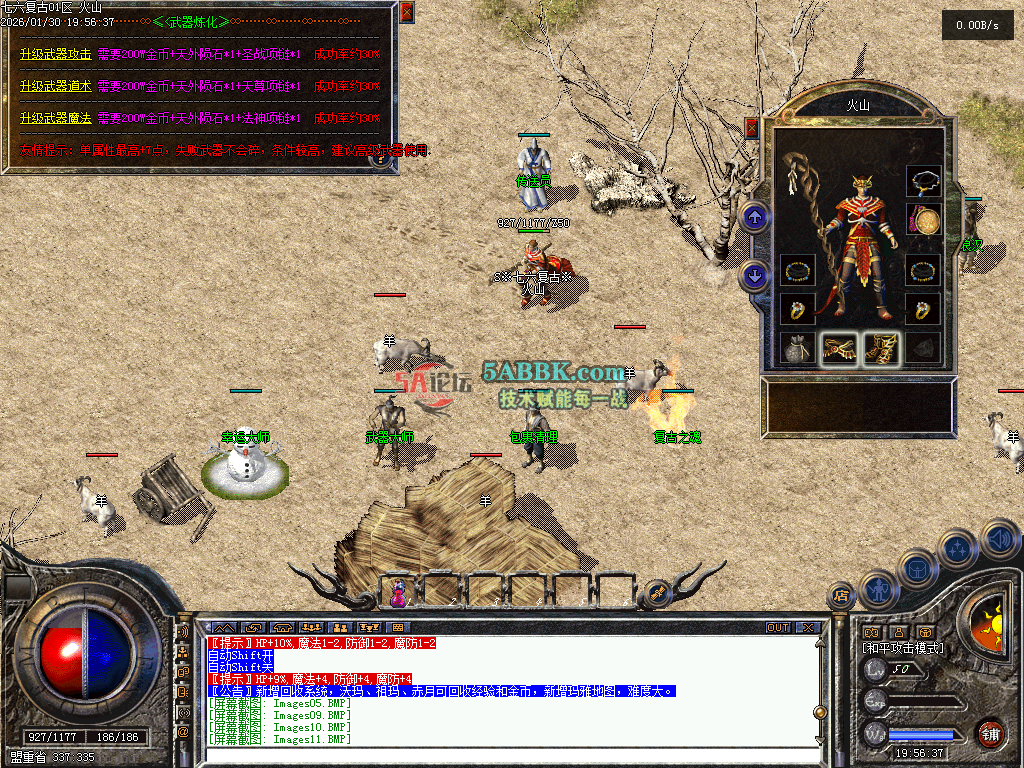
Task: Select the equipped belt slot
Action: pos(840,348)
